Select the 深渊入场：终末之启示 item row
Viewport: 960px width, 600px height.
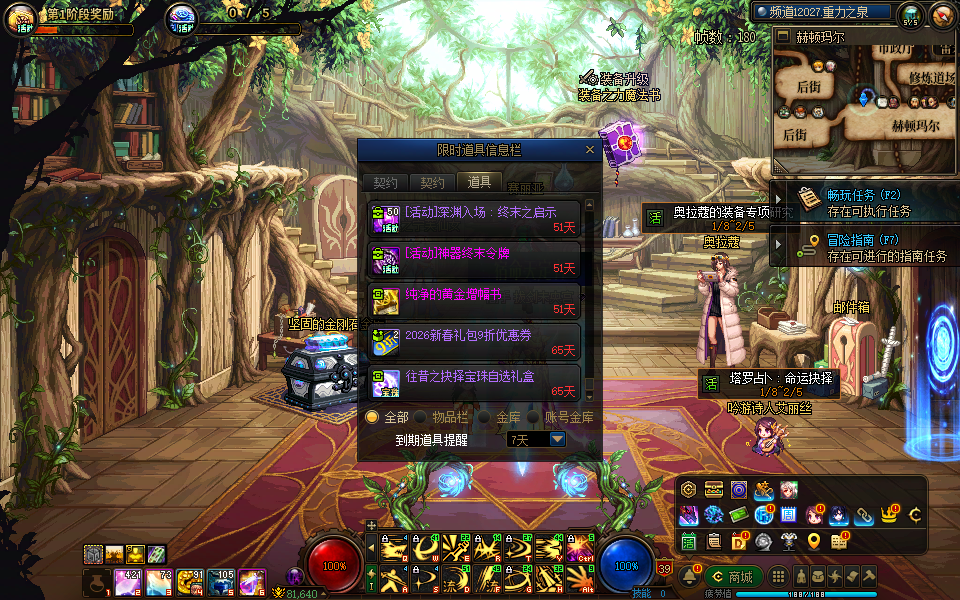474,219
